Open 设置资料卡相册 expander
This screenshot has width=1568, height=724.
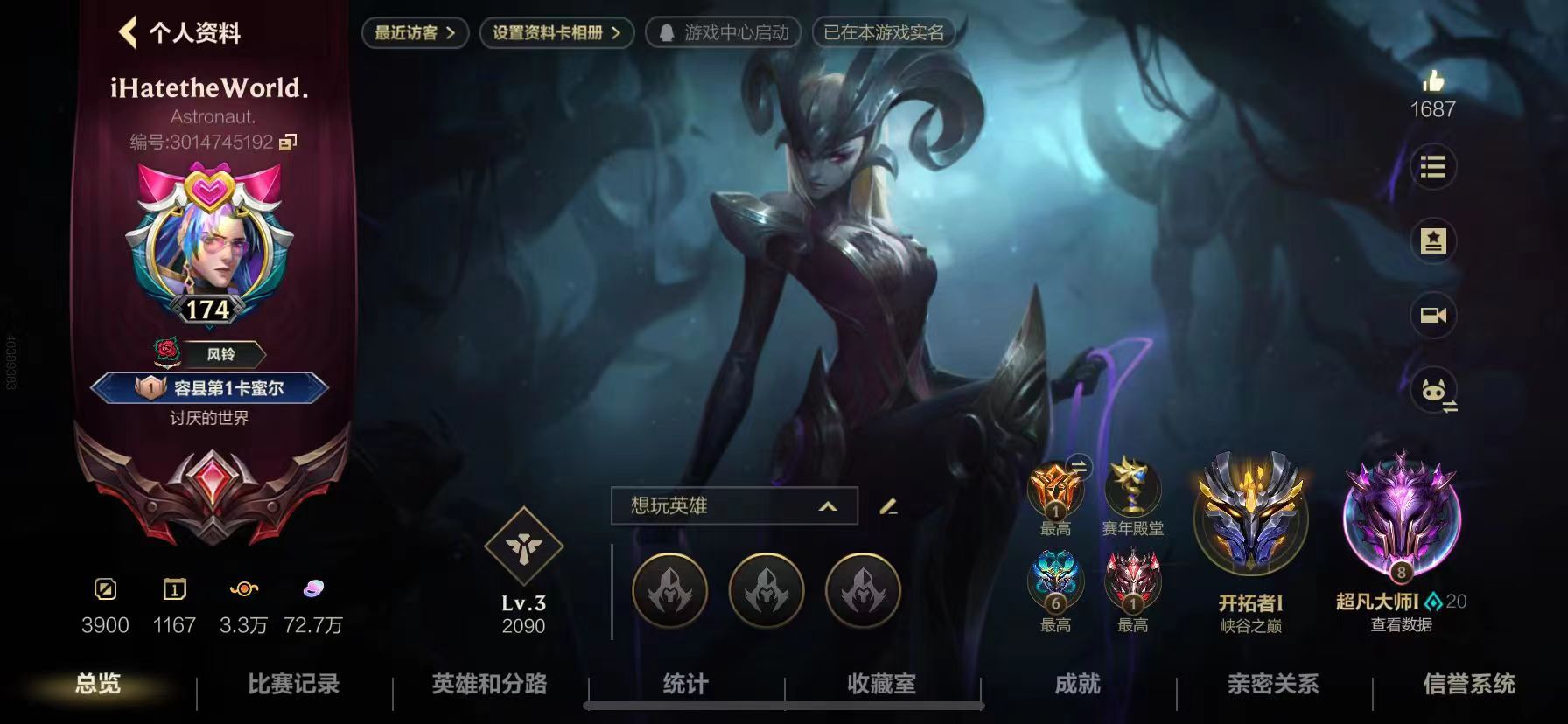tap(556, 33)
